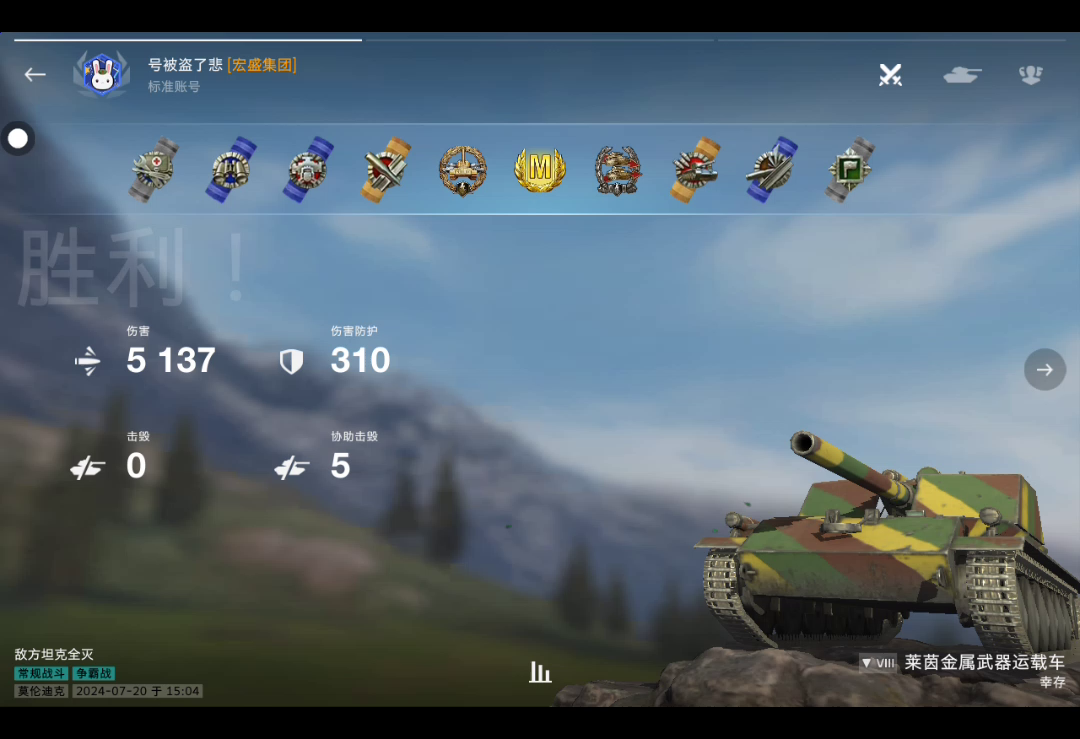Switch to the crossed swords battle summary tab
Image resolution: width=1080 pixels, height=739 pixels.
tap(890, 75)
